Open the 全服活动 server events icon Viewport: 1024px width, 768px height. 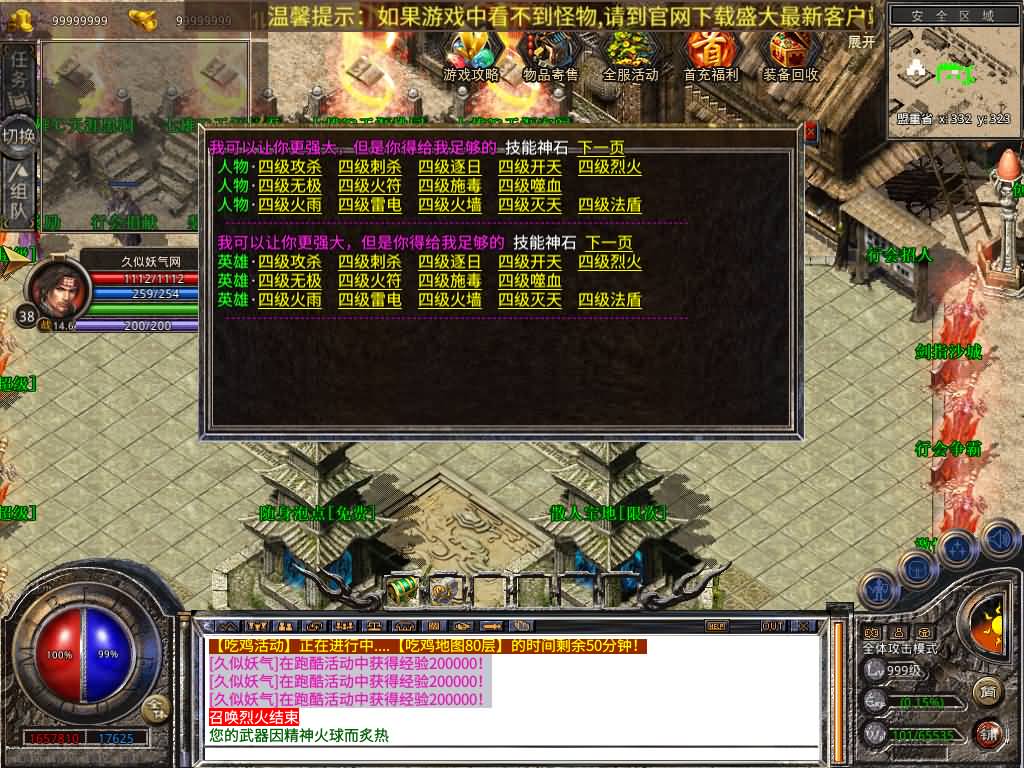630,54
